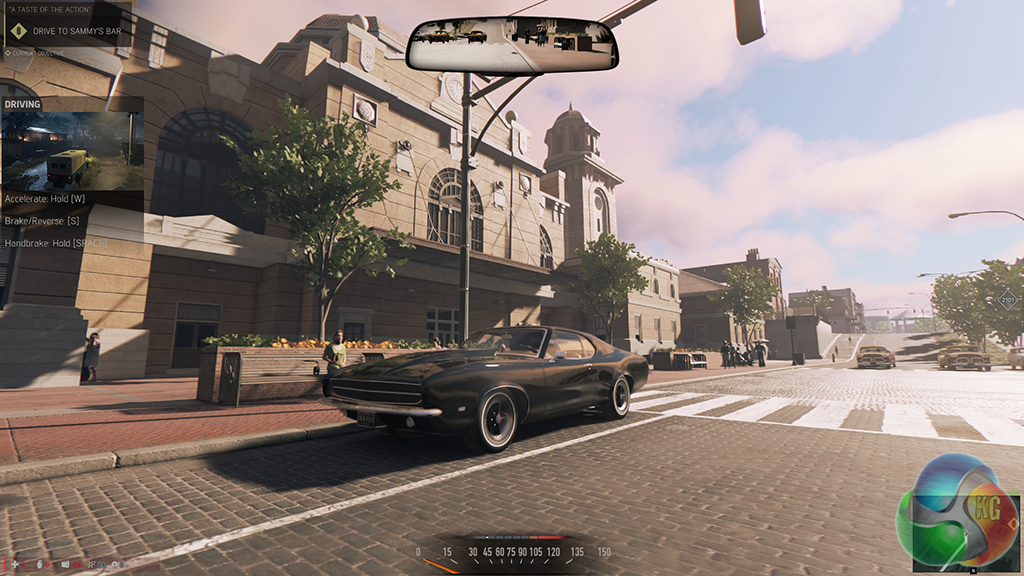Click the Driving tutorial thumbnail image

(72, 150)
